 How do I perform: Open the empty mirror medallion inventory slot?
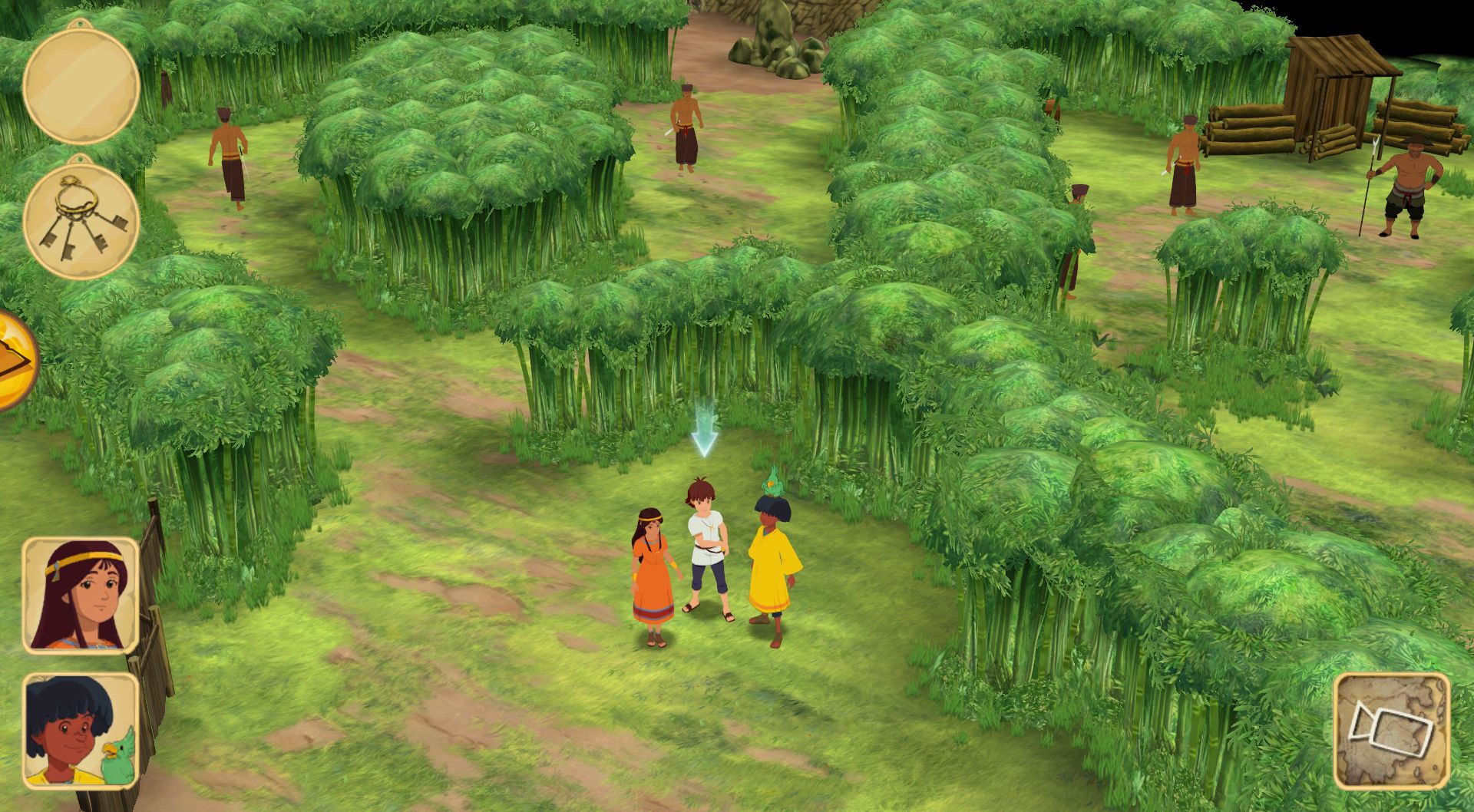click(81, 83)
